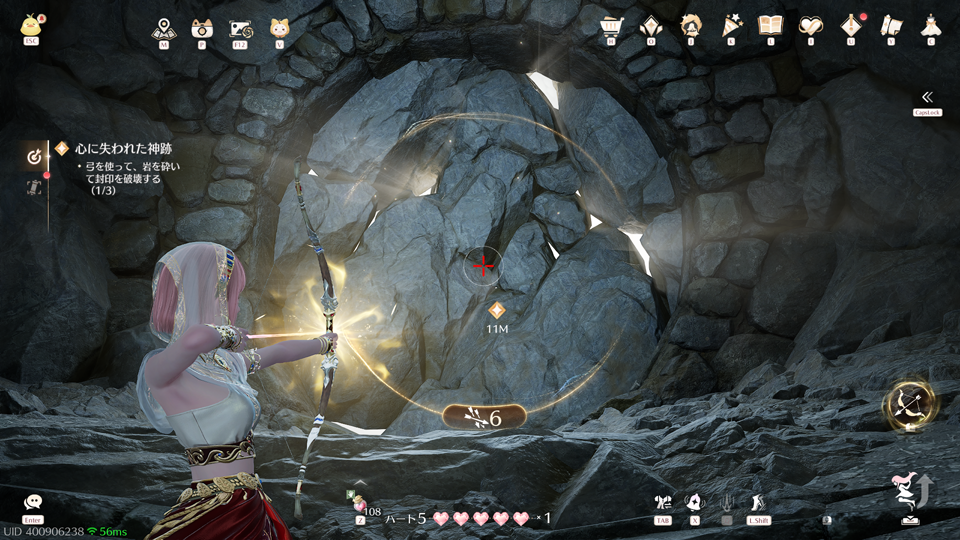Open the character silhouette icon
Viewport: 960px width, 540px height.
tap(690, 26)
